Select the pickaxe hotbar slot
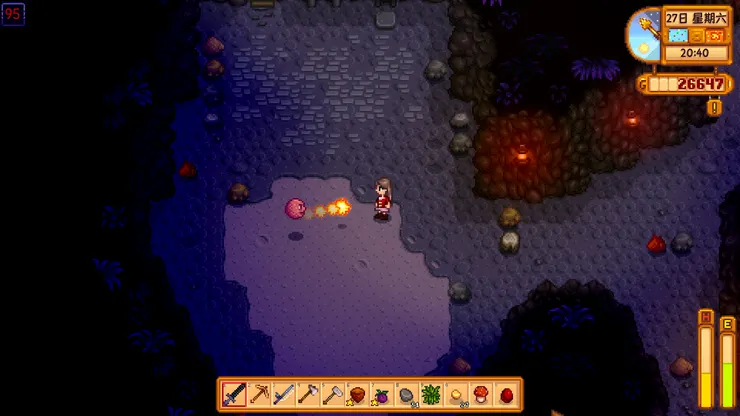The image size is (740, 416). (259, 394)
